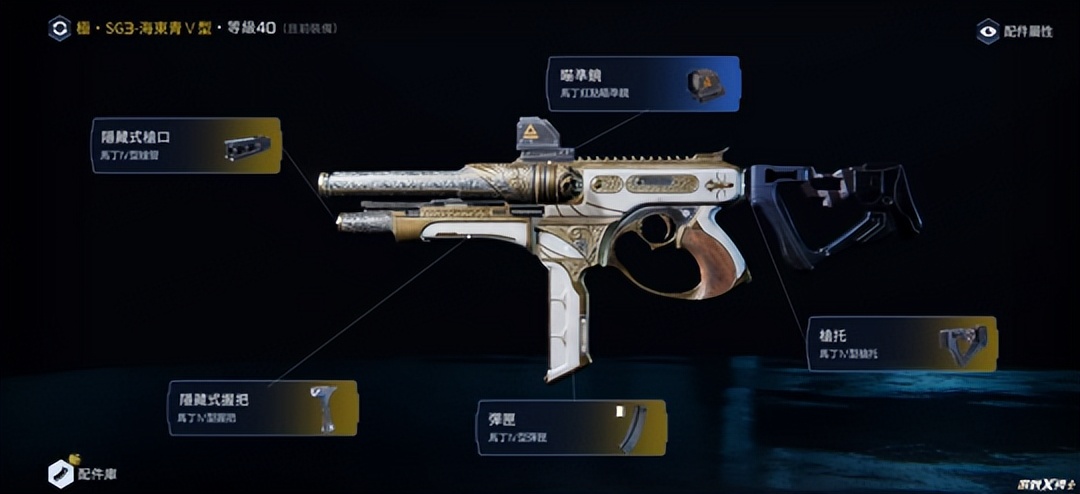Viewport: 1080px width, 494px height.
Task: Click the hexagon icon beside the weapon title
Action: point(59,28)
